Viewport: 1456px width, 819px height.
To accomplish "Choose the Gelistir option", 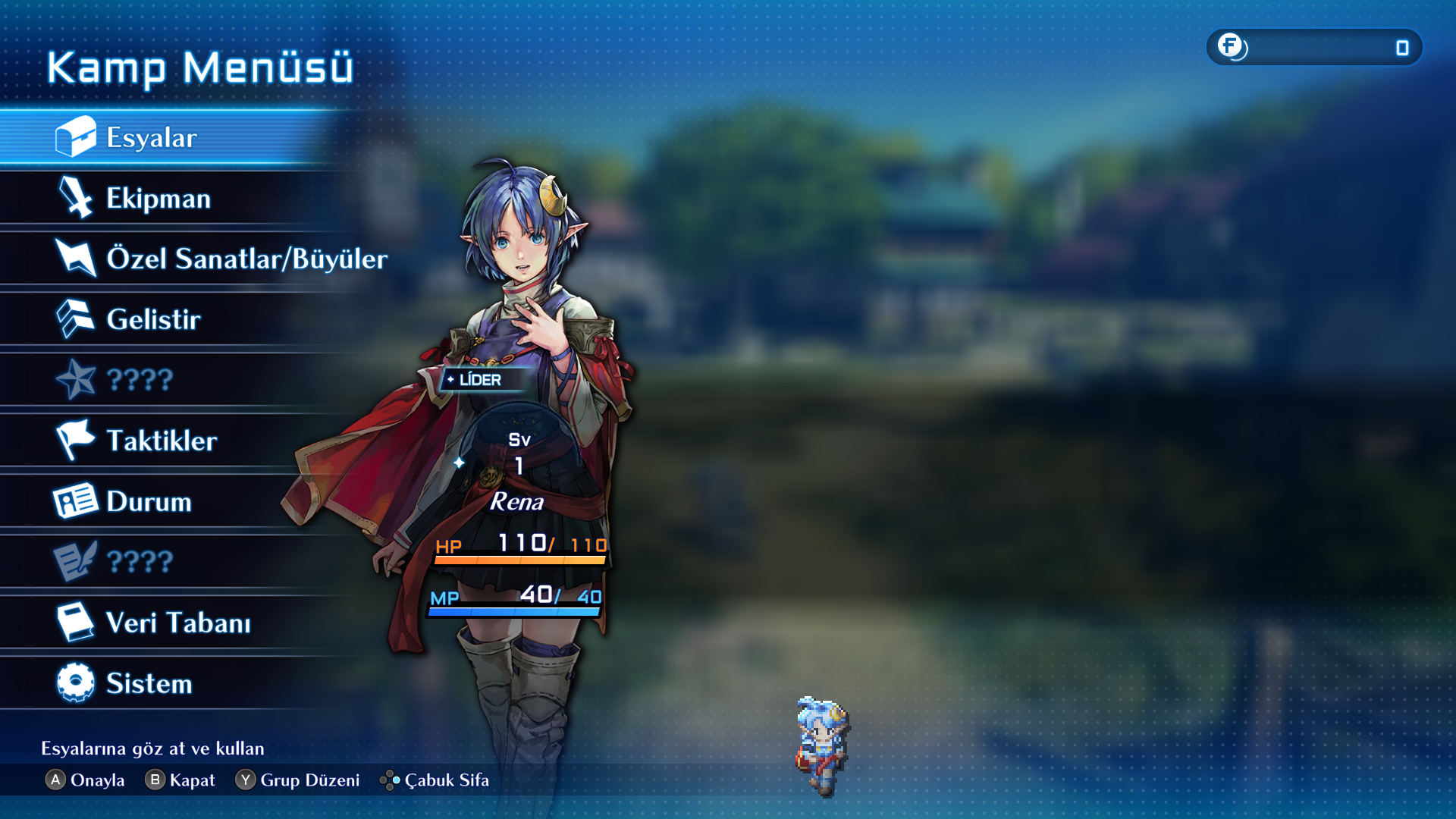I will tap(153, 319).
